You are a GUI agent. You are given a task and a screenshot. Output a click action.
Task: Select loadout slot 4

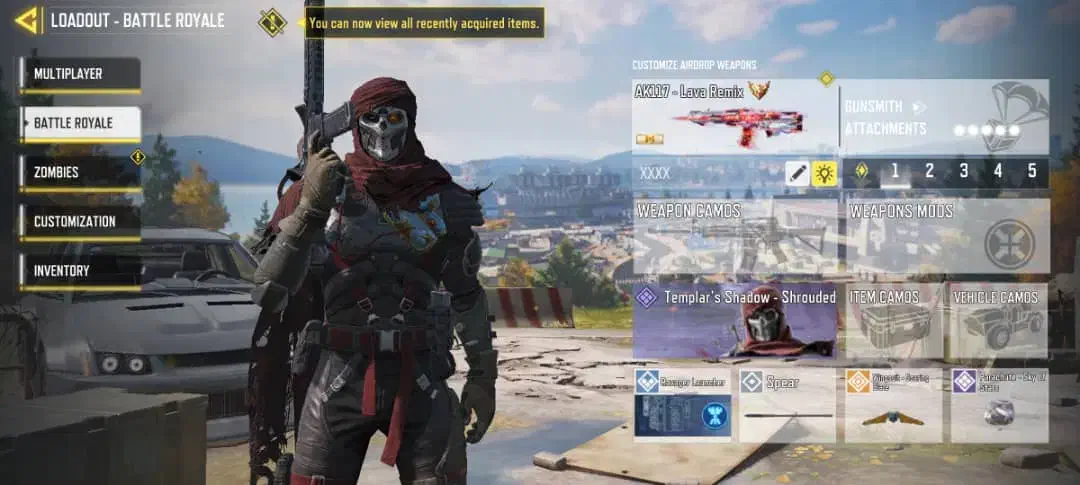pos(997,172)
